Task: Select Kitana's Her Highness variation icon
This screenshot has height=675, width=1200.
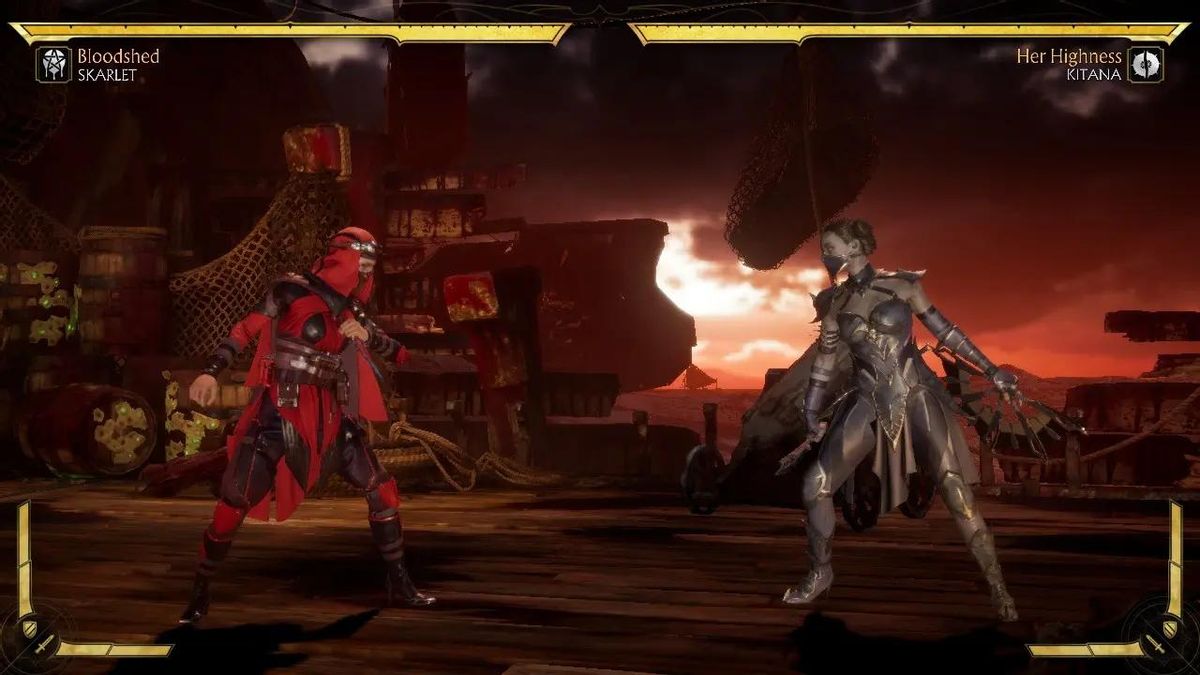Action: [x=1146, y=65]
